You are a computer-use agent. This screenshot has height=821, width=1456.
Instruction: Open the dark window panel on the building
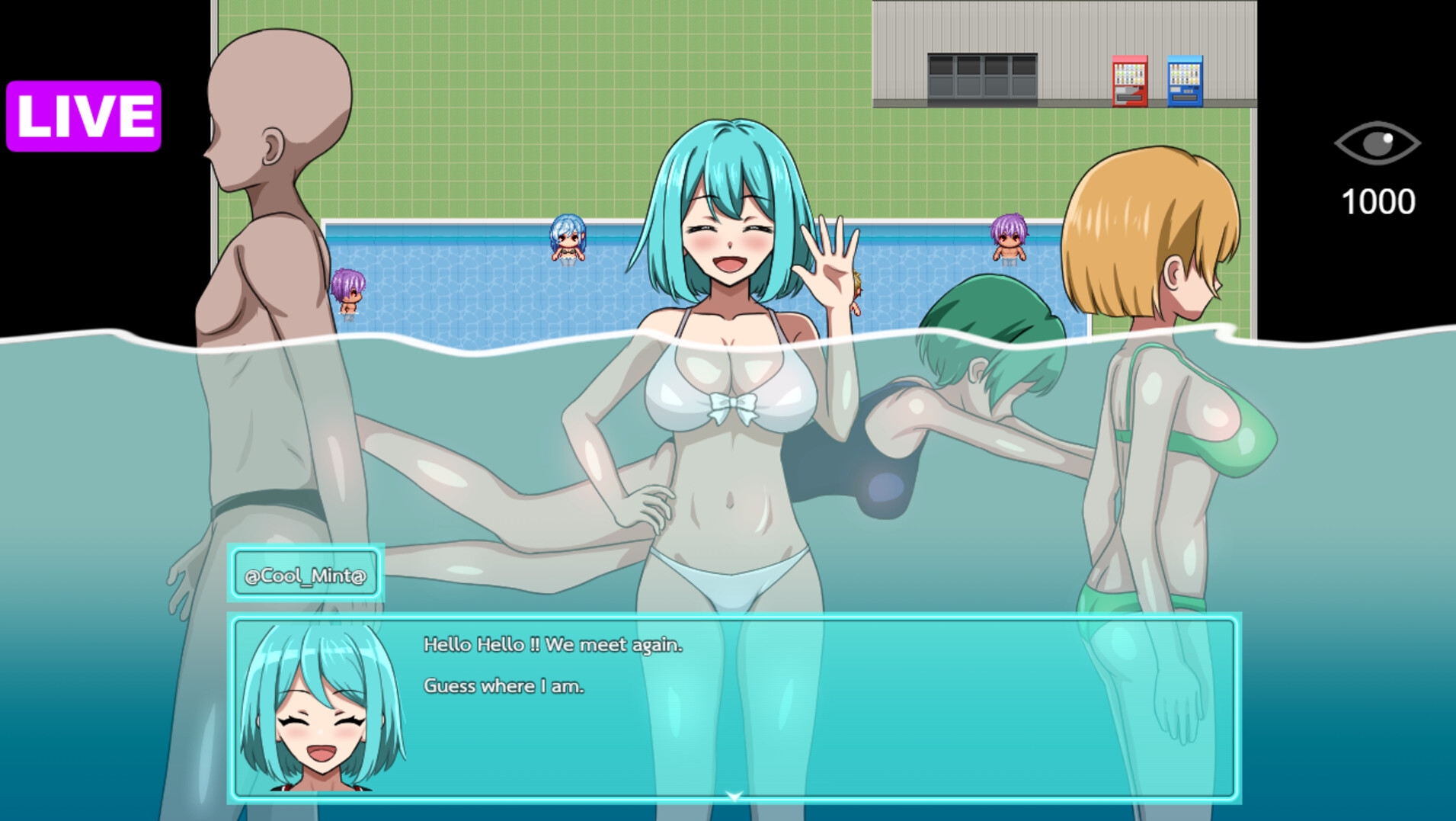(981, 76)
